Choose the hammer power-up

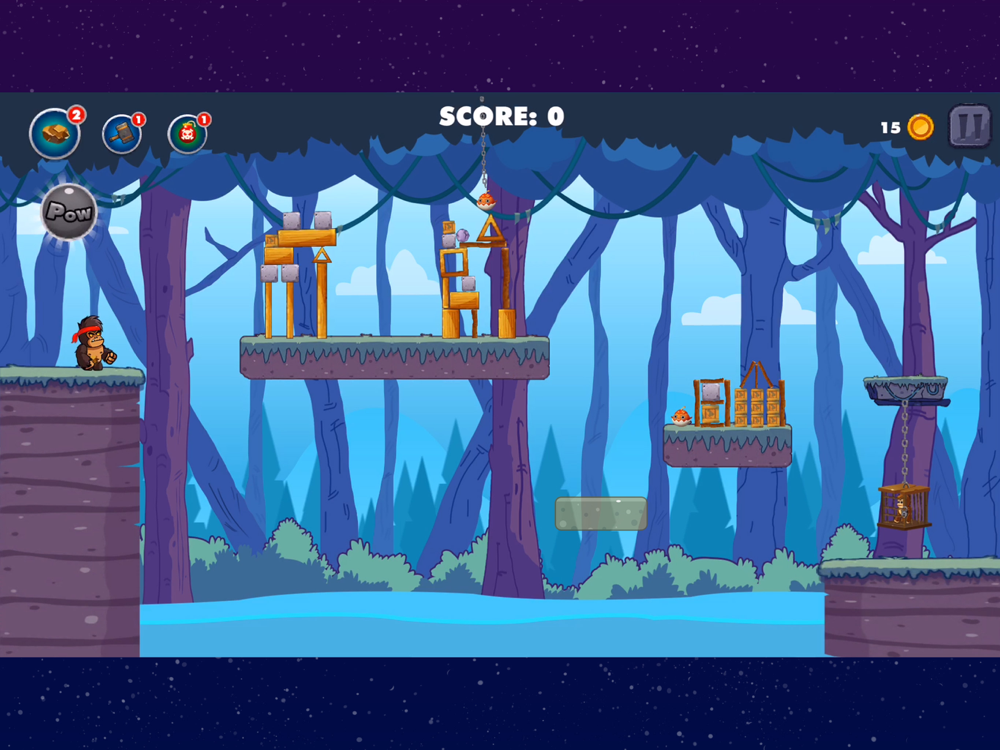tap(121, 134)
